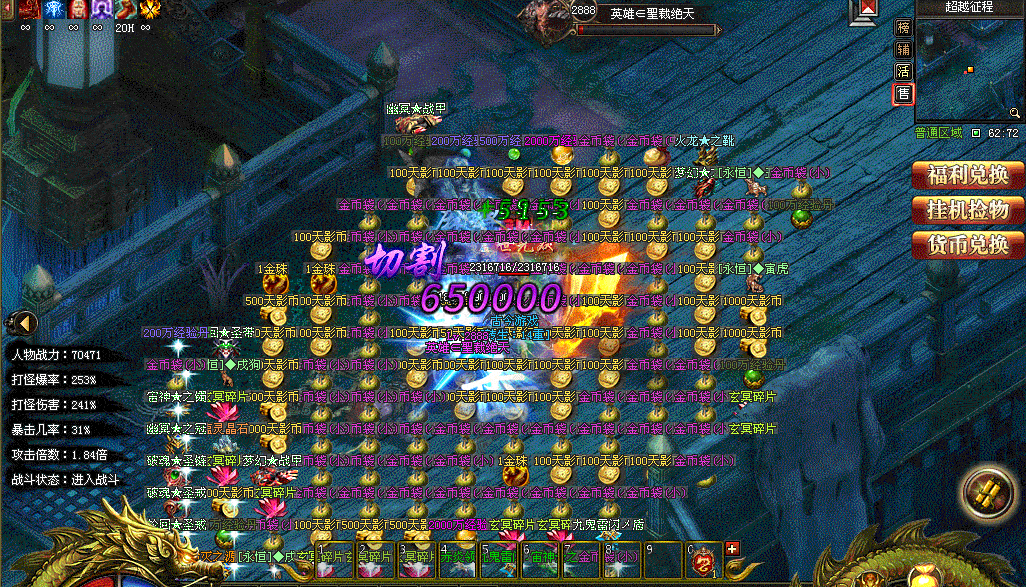
Task: Select the purple shadow figure buff icon
Action: point(101,10)
